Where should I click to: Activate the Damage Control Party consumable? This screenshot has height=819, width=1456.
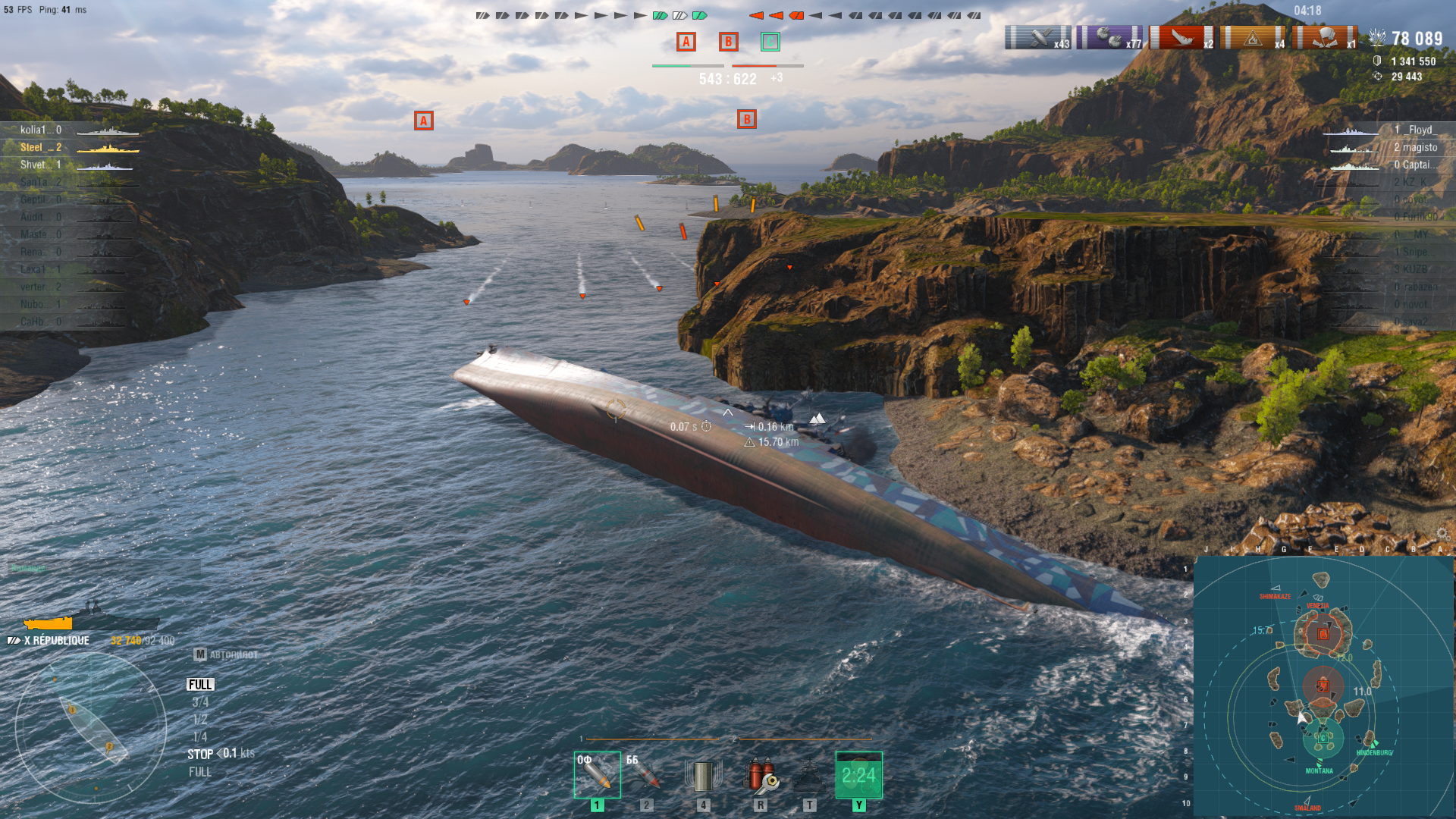coord(703,775)
